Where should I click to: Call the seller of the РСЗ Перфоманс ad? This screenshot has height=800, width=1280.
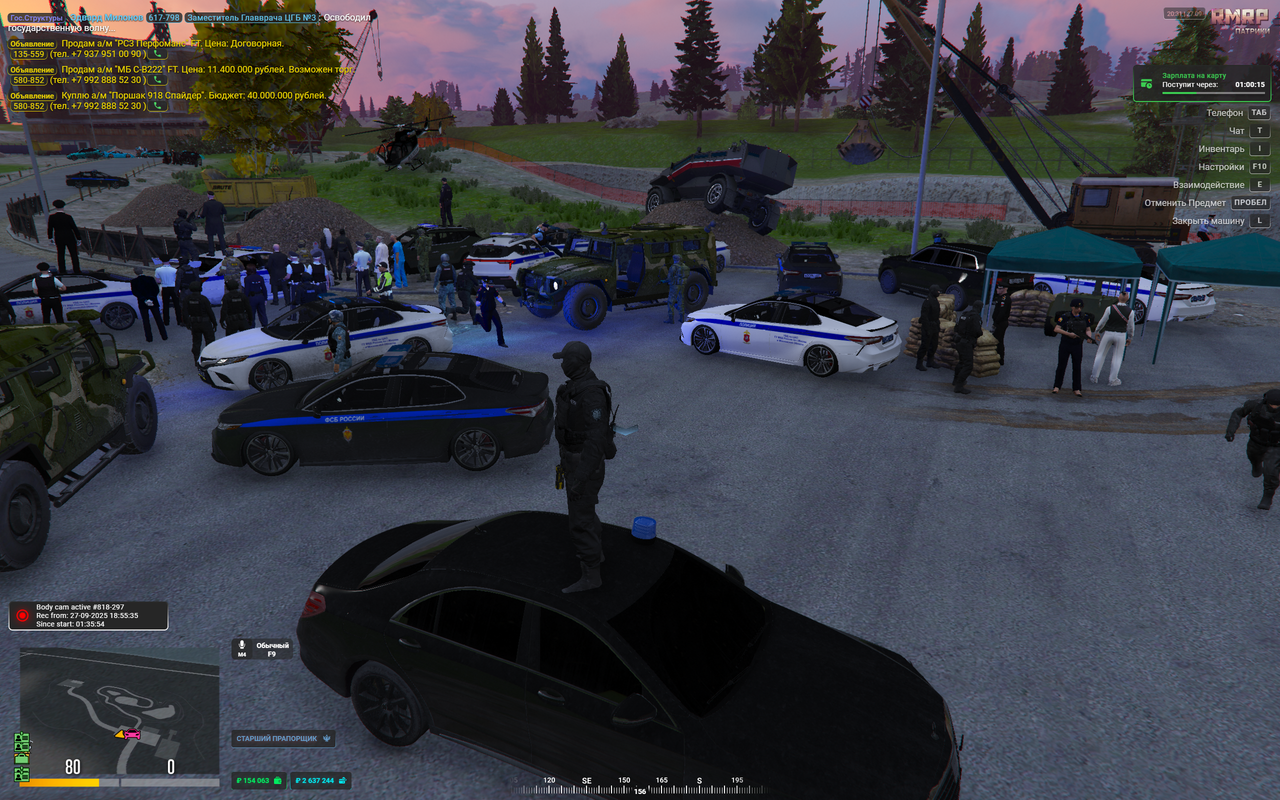tap(157, 55)
